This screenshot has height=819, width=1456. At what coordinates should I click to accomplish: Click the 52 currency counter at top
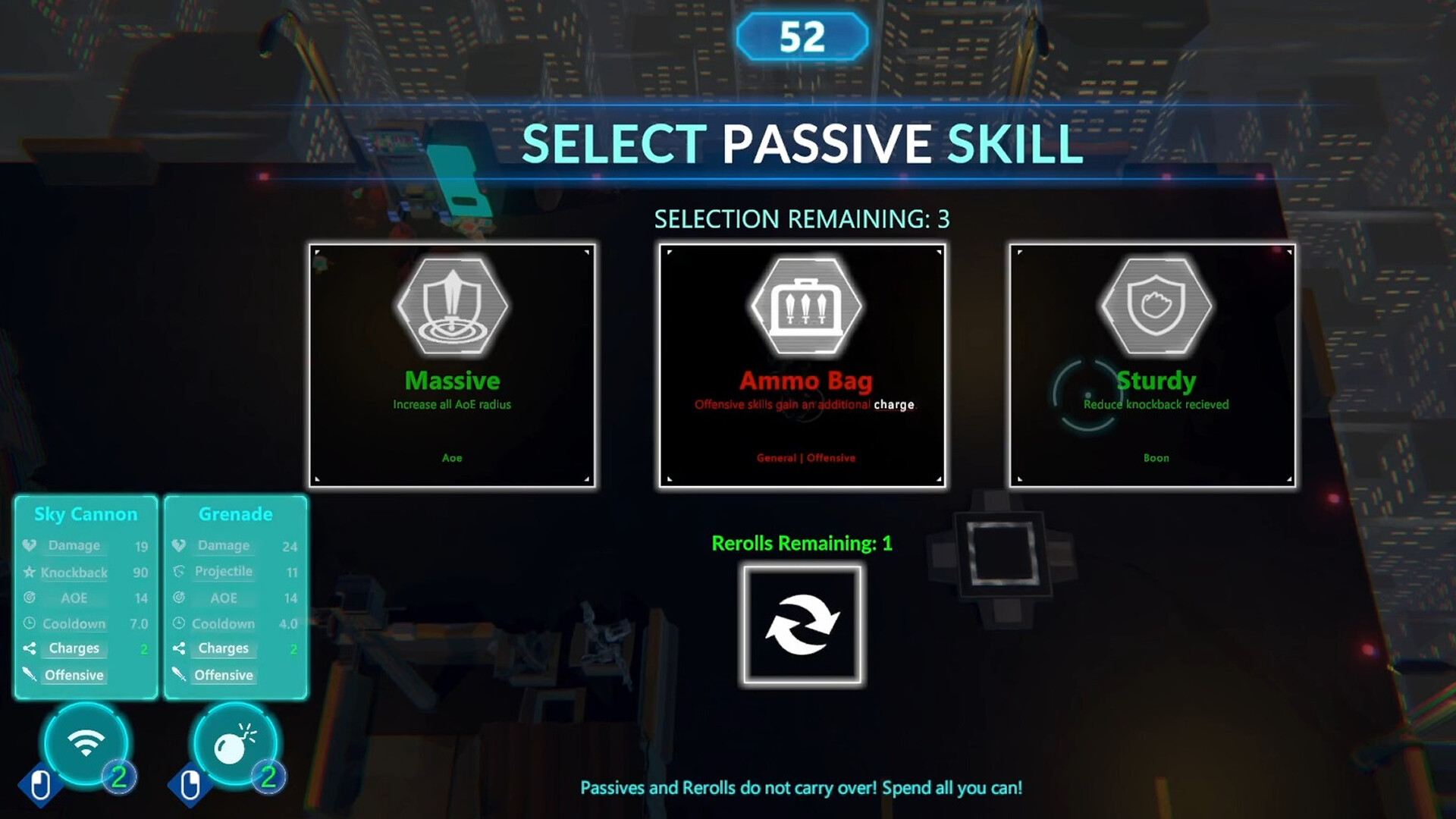[x=803, y=35]
